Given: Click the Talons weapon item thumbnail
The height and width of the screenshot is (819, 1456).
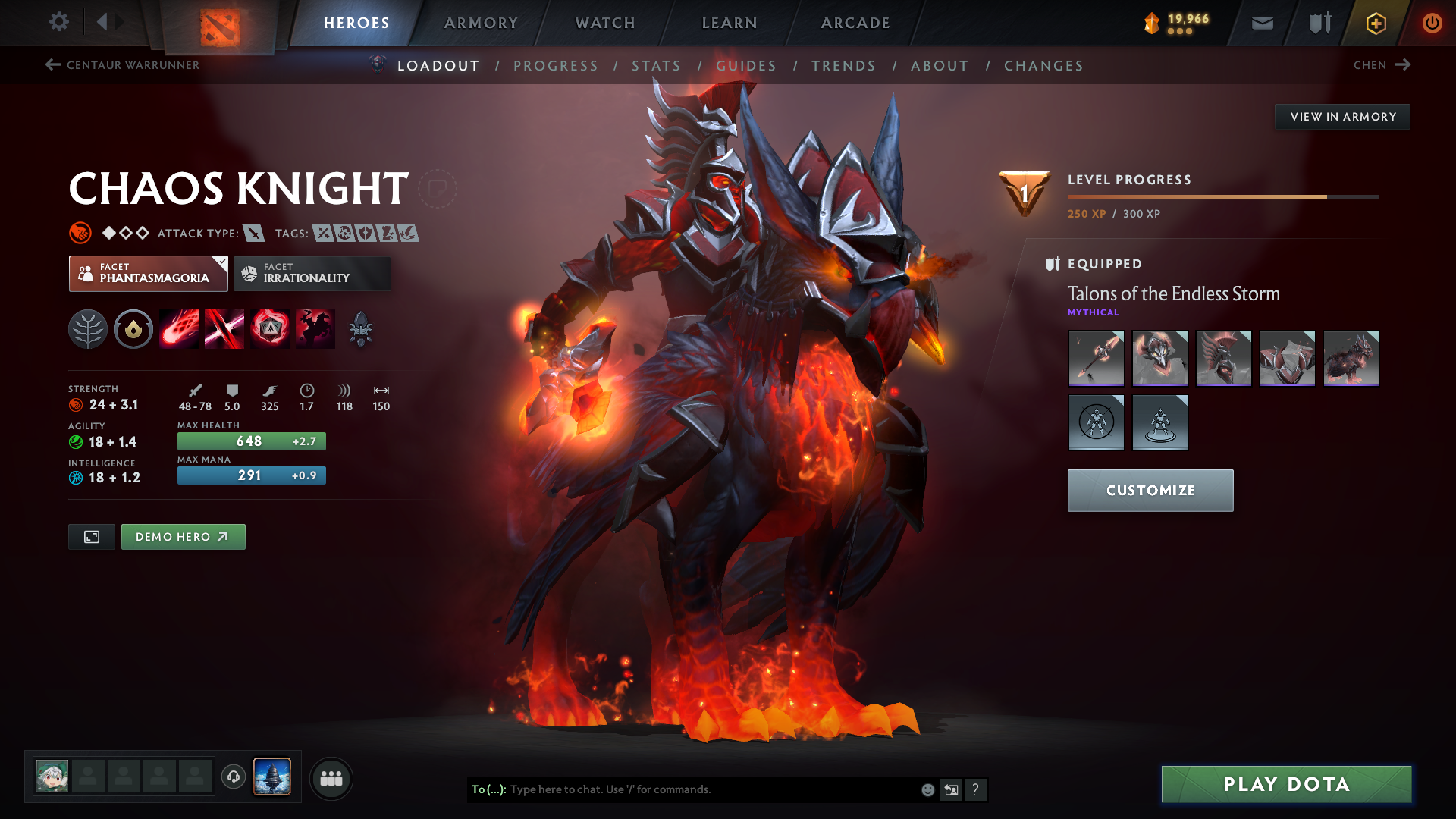Looking at the screenshot, I should (1096, 358).
